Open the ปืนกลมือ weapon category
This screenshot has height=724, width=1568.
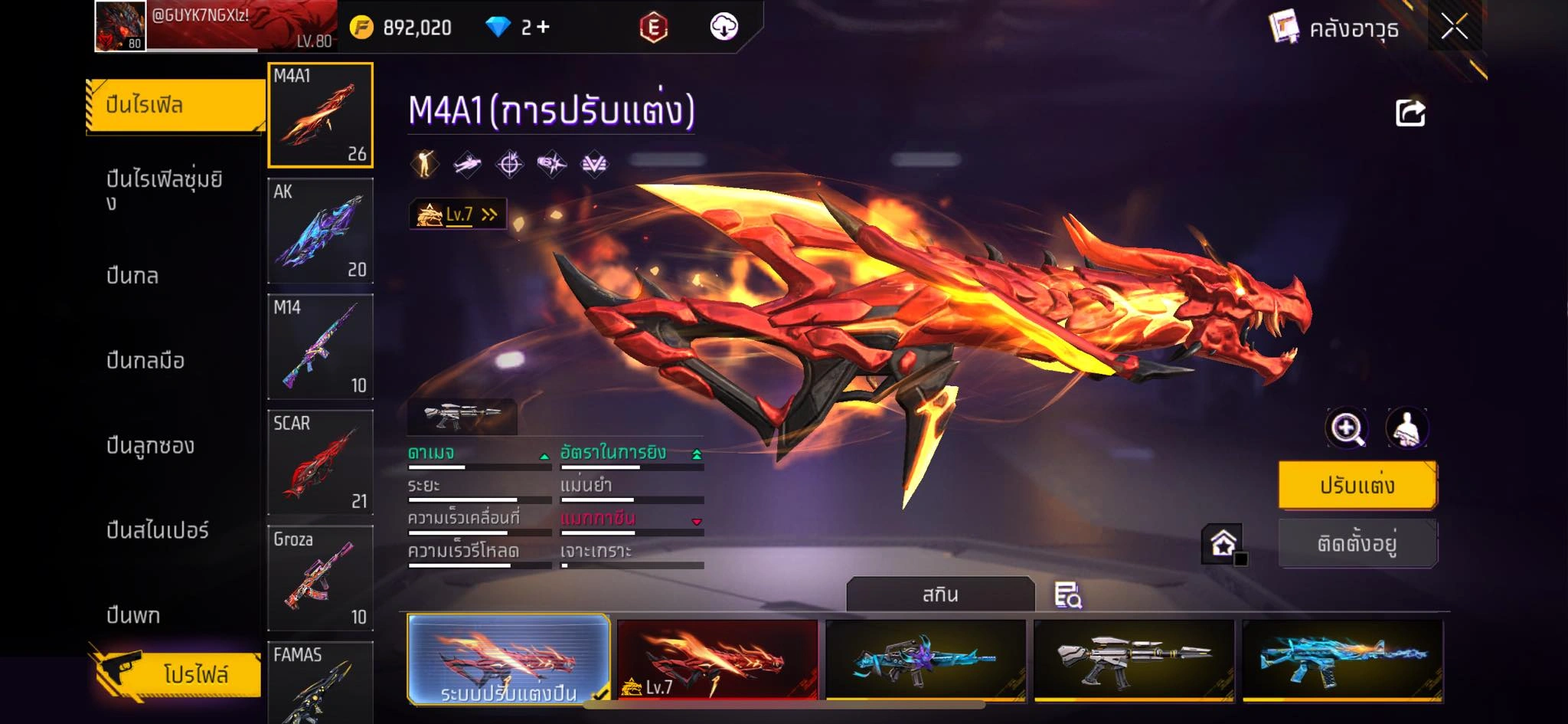[145, 360]
